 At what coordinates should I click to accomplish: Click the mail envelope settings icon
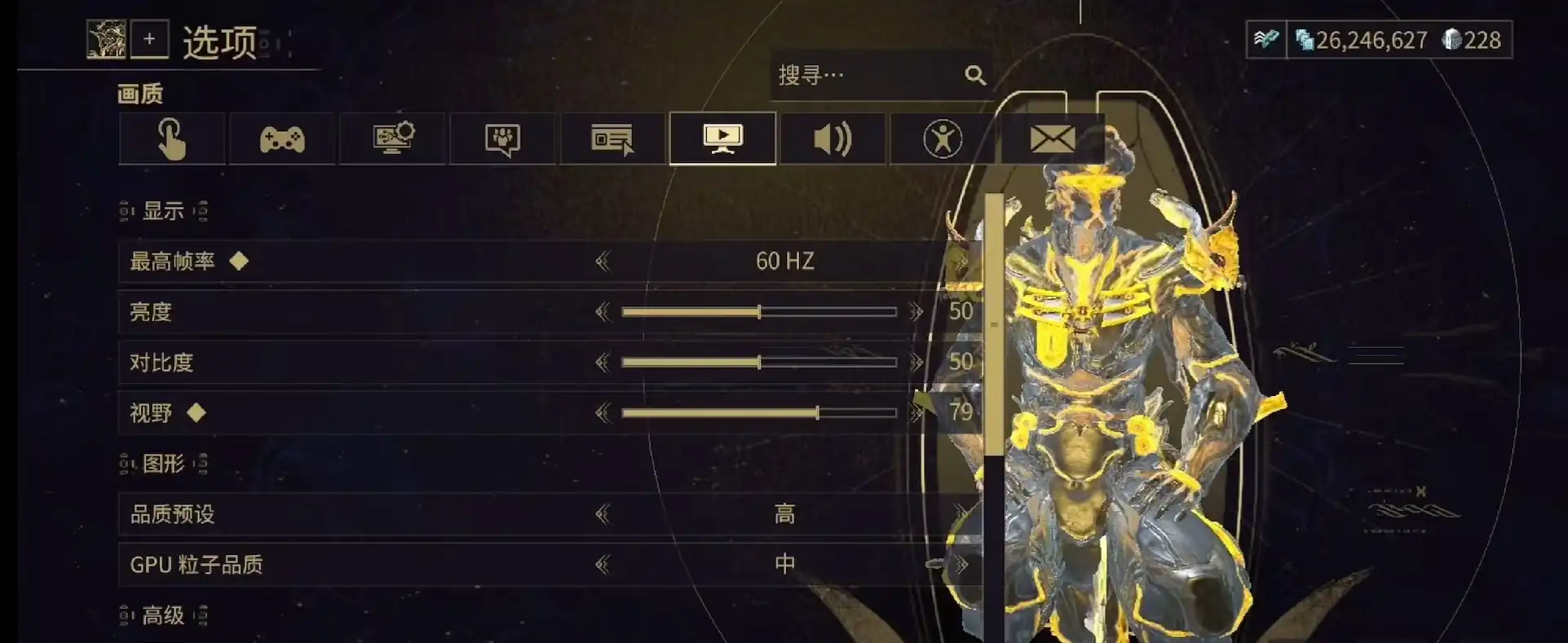coord(1053,139)
